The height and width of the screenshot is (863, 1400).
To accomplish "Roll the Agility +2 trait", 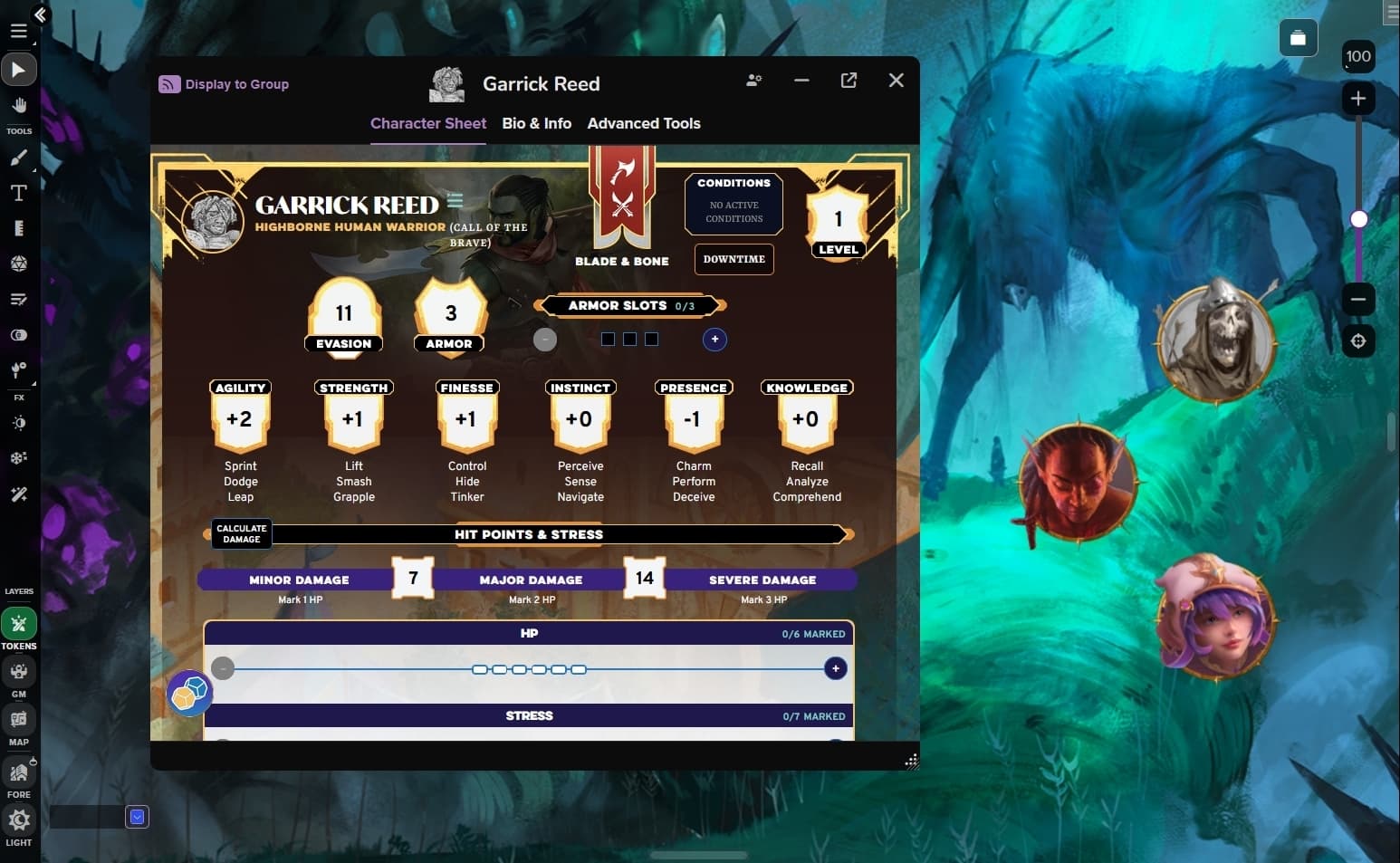I will click(240, 419).
